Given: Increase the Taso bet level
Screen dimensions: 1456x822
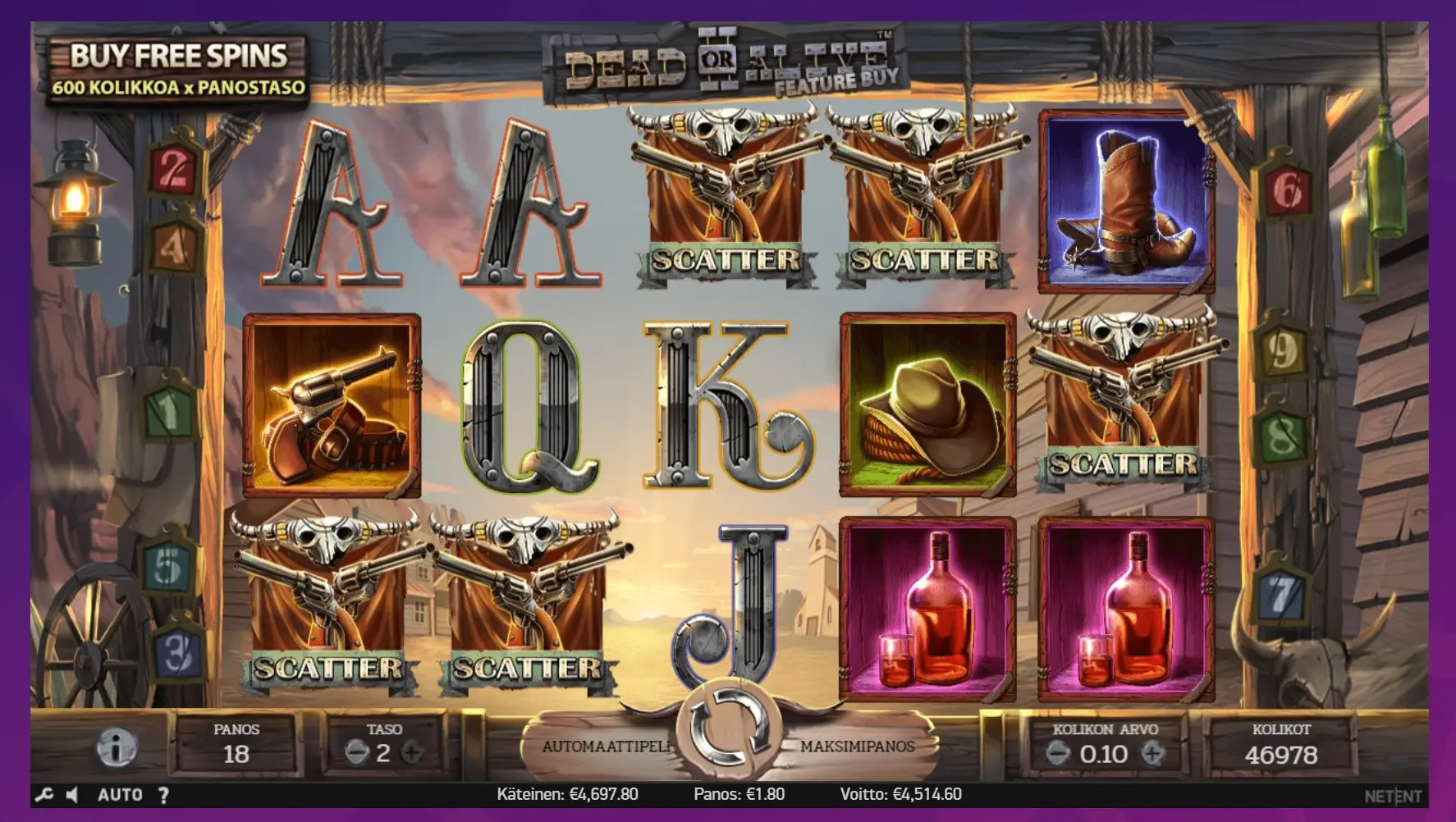Looking at the screenshot, I should point(412,753).
